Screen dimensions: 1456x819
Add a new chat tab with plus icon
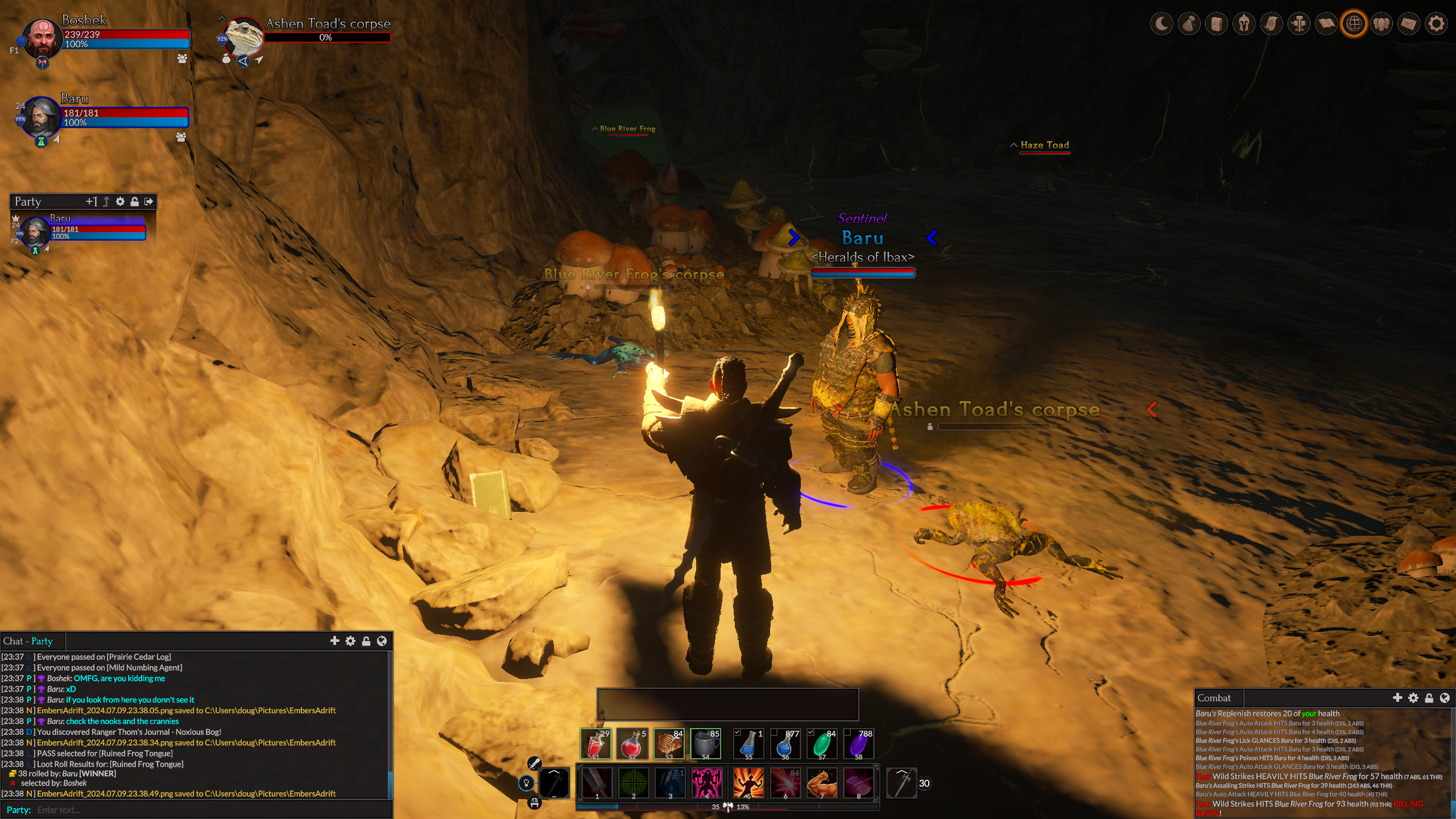click(334, 641)
